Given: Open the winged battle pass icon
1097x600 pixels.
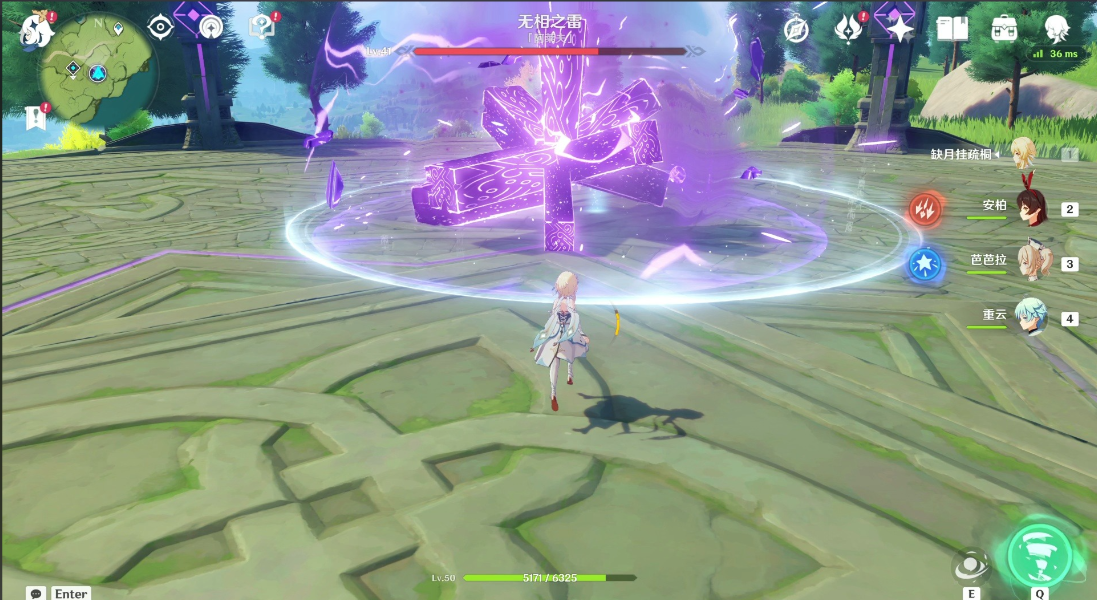Looking at the screenshot, I should 849,29.
